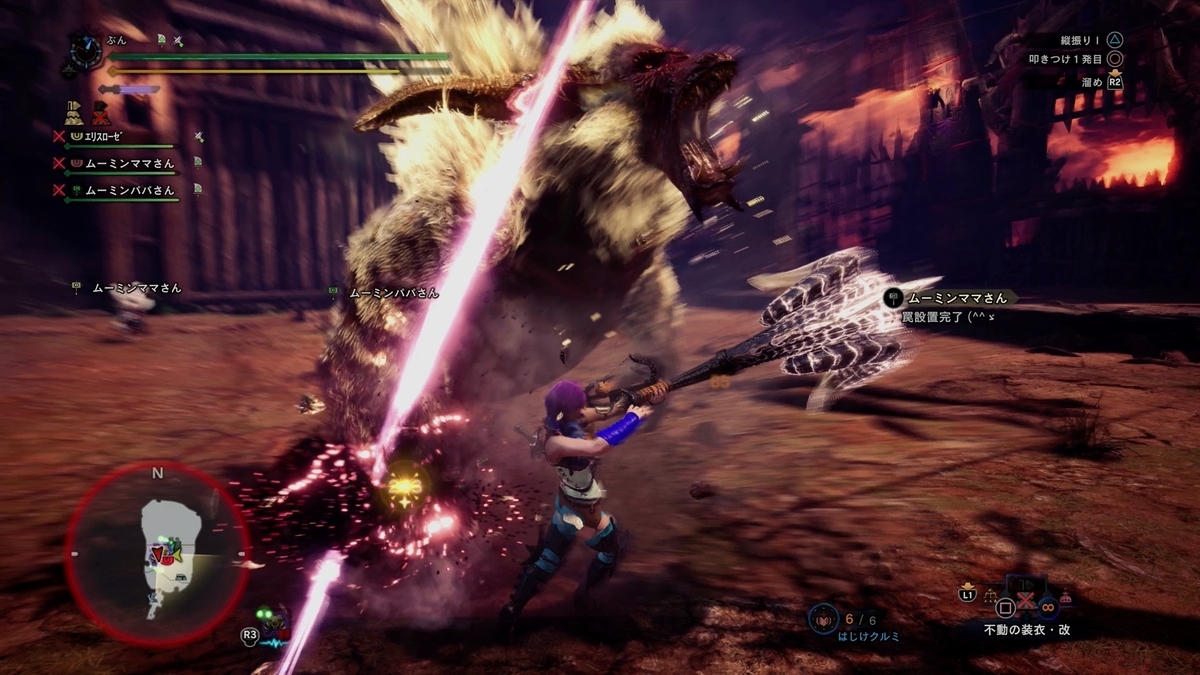Open the circular minimap
The image size is (1200, 675).
(157, 551)
